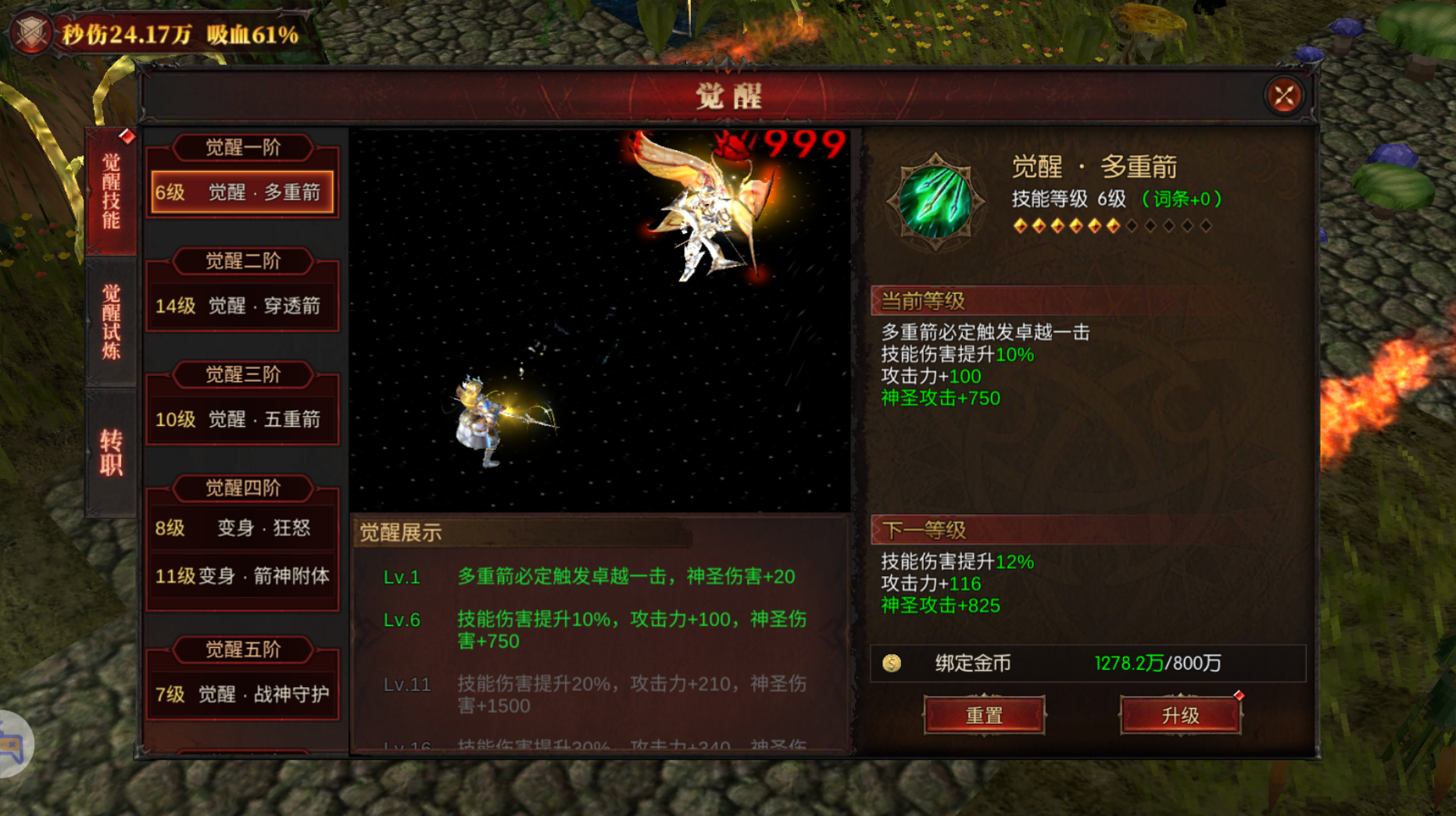Screen dimensions: 1456x816
Task: Open the 觉醒试炼 tab
Action: [x=111, y=320]
